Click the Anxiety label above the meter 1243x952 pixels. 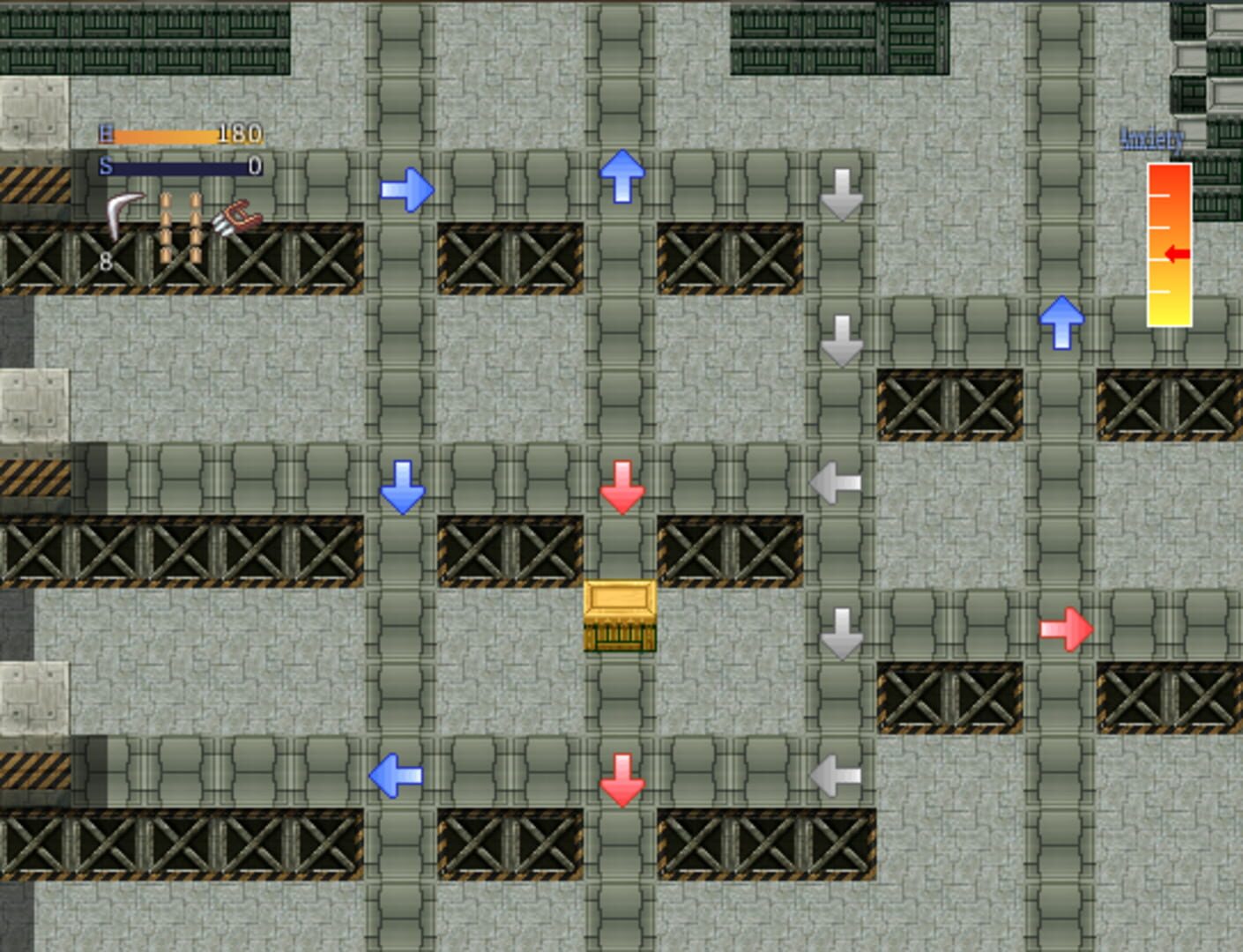[1151, 138]
